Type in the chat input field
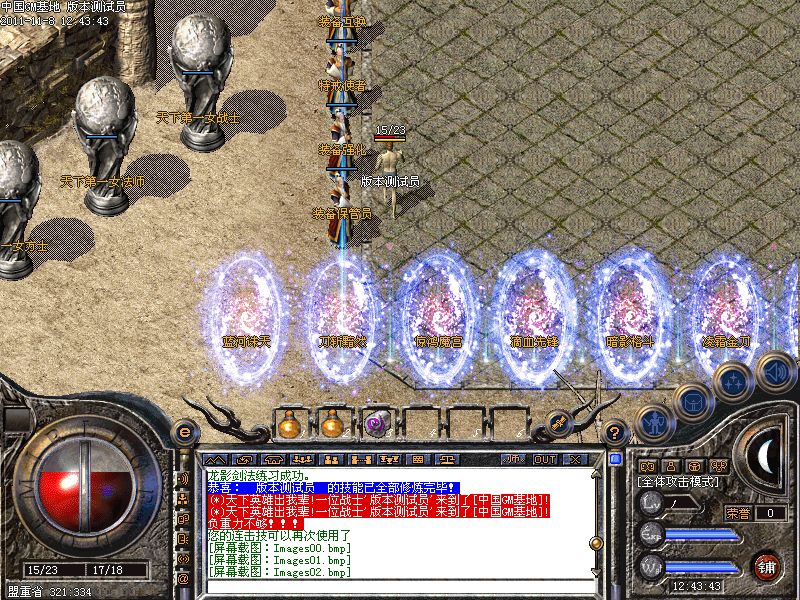 400,588
